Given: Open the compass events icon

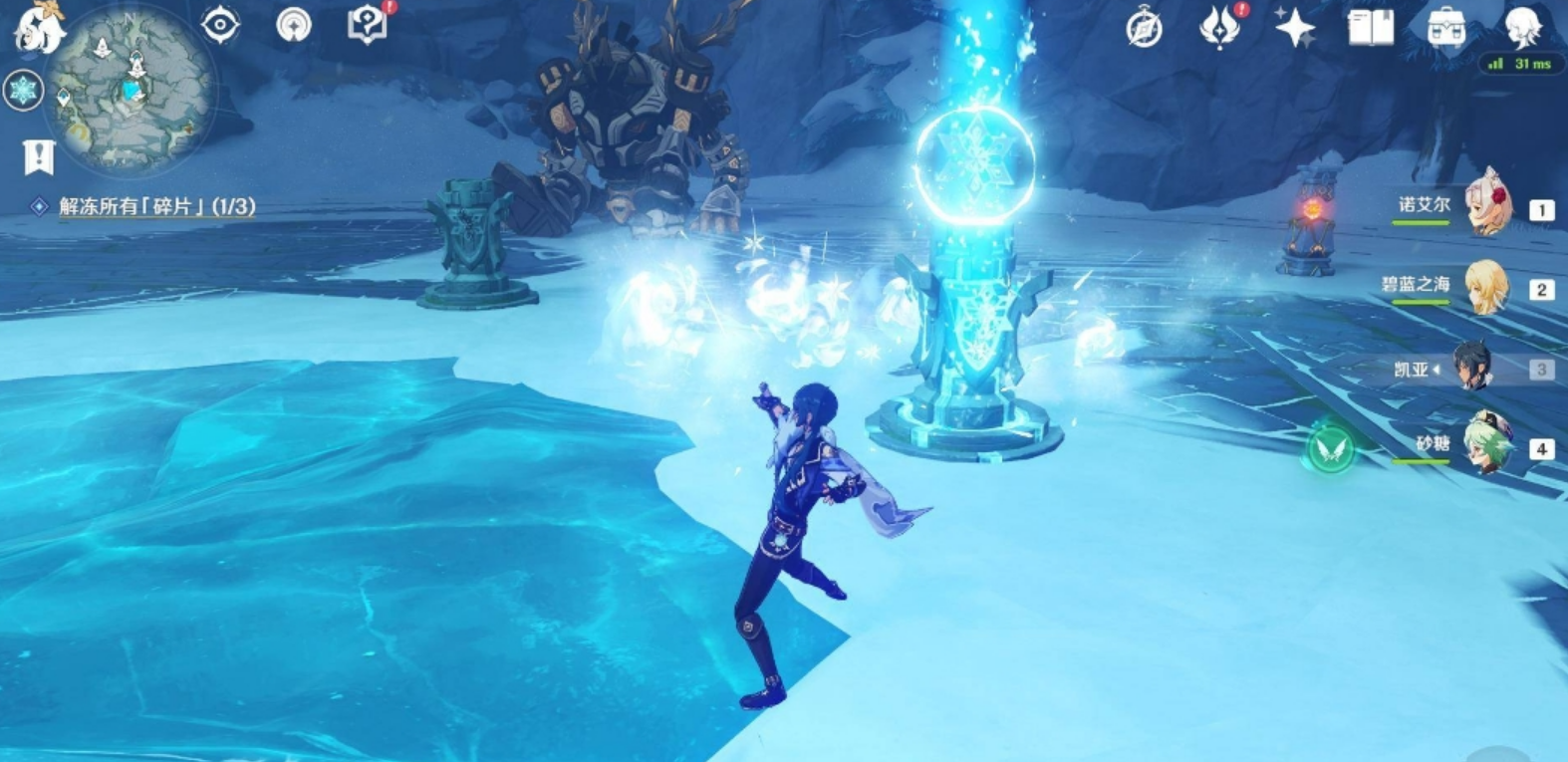Looking at the screenshot, I should (1144, 28).
